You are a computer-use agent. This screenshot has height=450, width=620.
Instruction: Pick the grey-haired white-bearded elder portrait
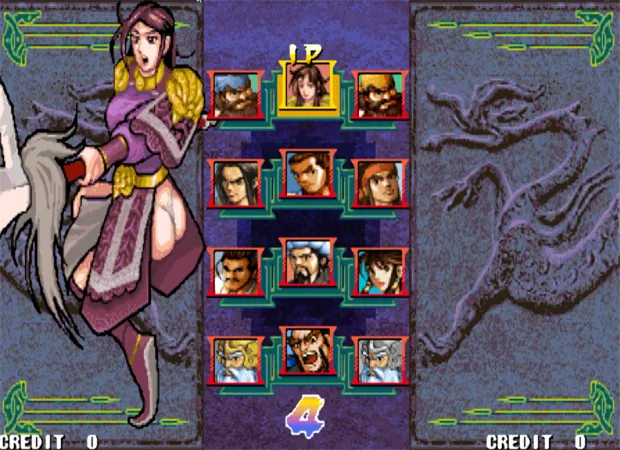pos(380,361)
